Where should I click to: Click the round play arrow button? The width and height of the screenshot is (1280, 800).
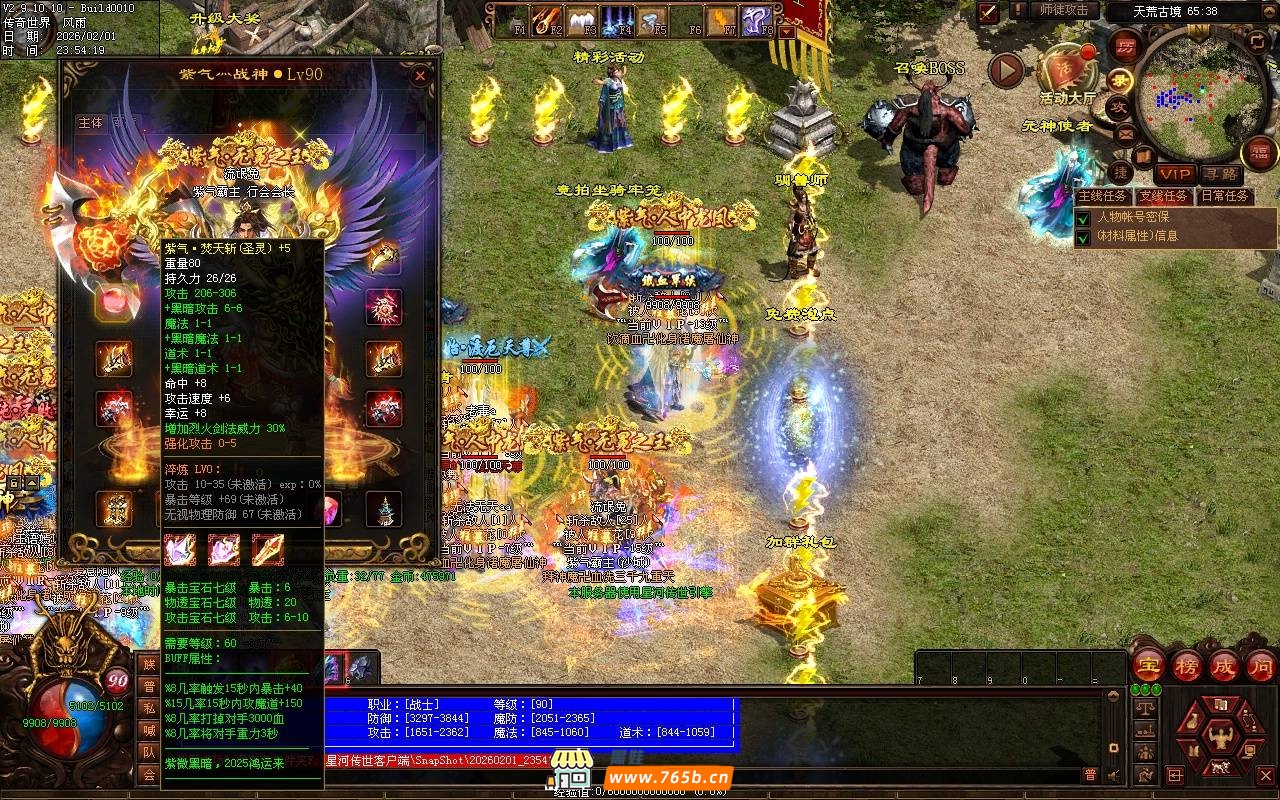click(1006, 70)
